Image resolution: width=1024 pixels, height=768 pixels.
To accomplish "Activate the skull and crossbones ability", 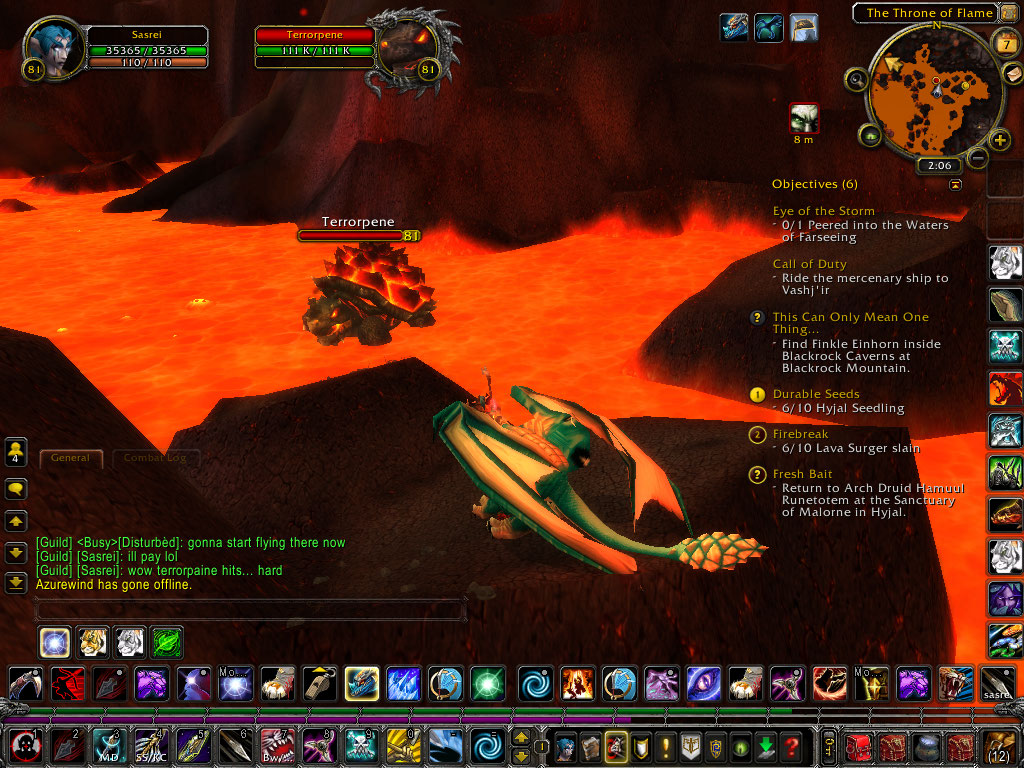I will [360, 746].
